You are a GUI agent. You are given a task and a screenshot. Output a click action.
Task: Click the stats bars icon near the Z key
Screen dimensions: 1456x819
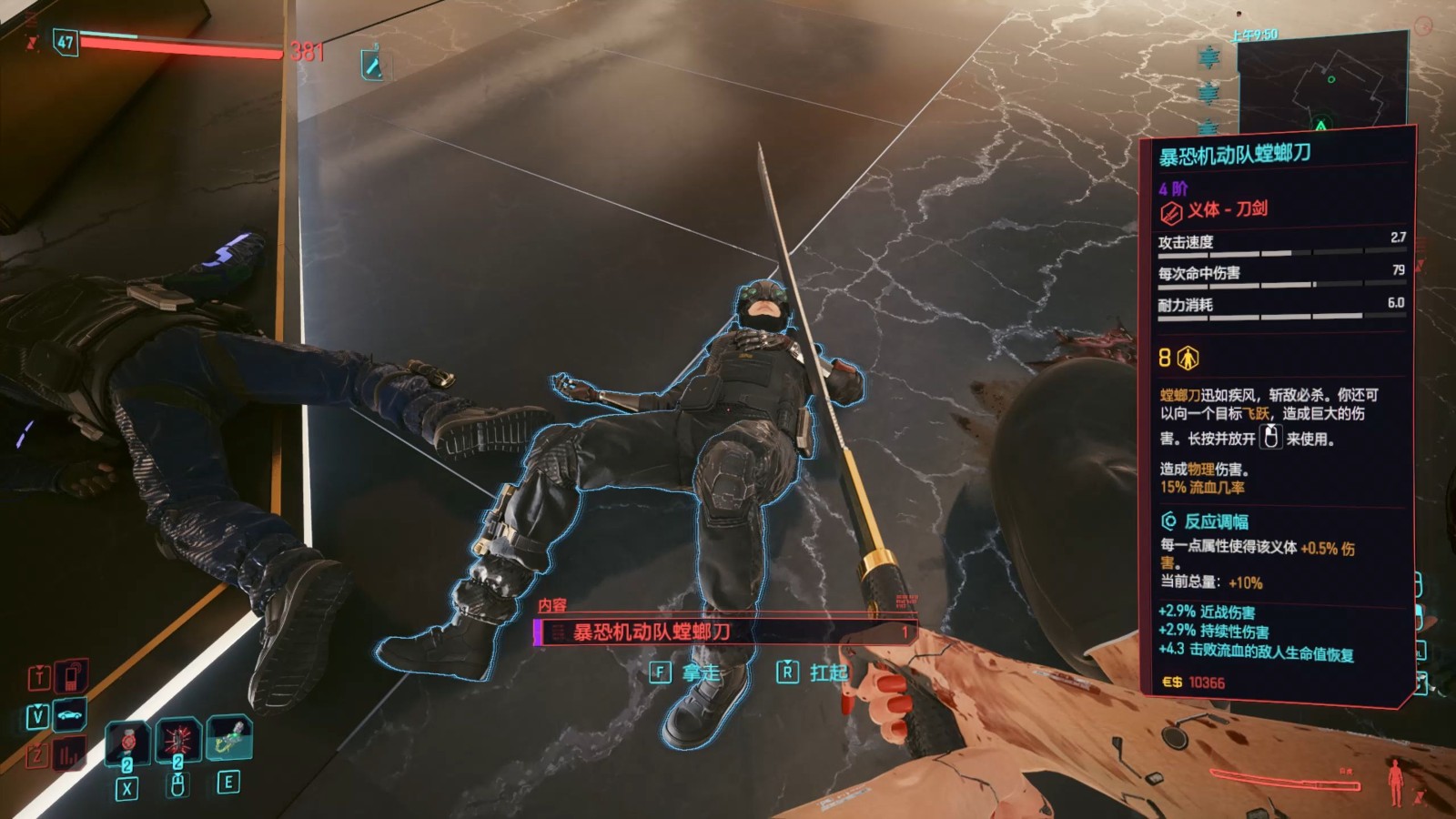[x=67, y=753]
